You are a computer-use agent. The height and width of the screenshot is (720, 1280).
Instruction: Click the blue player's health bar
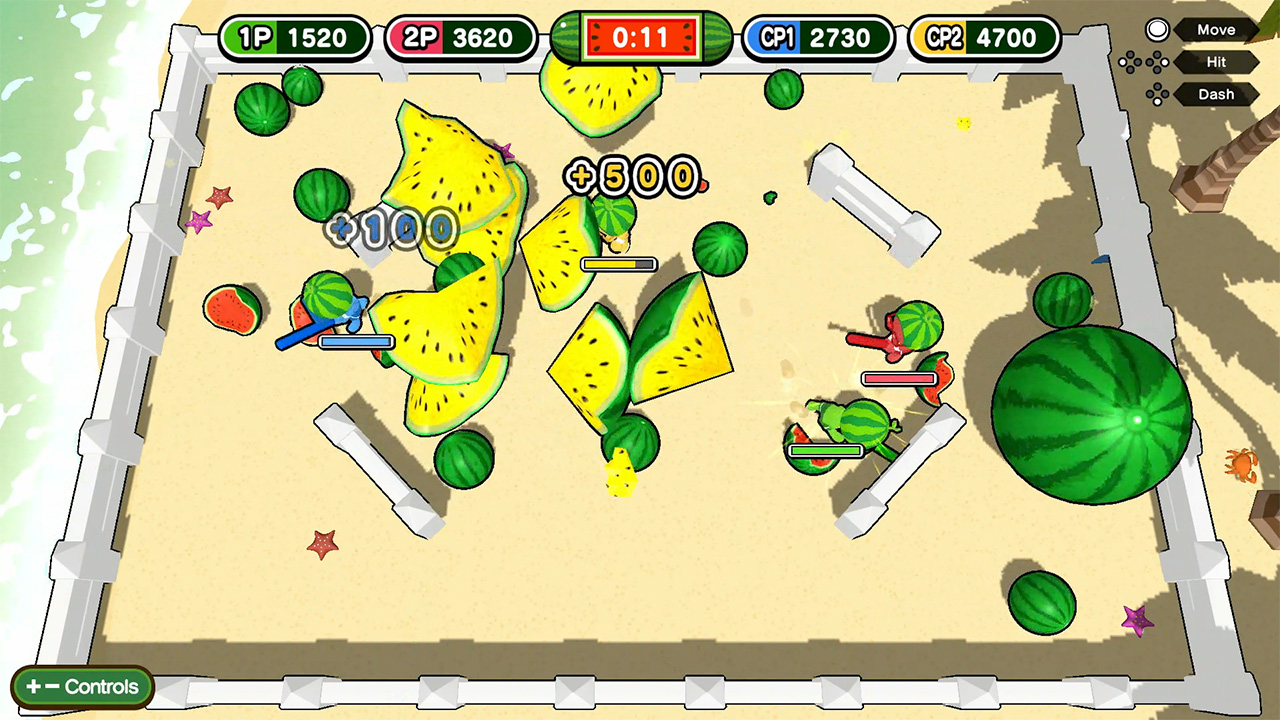[354, 341]
